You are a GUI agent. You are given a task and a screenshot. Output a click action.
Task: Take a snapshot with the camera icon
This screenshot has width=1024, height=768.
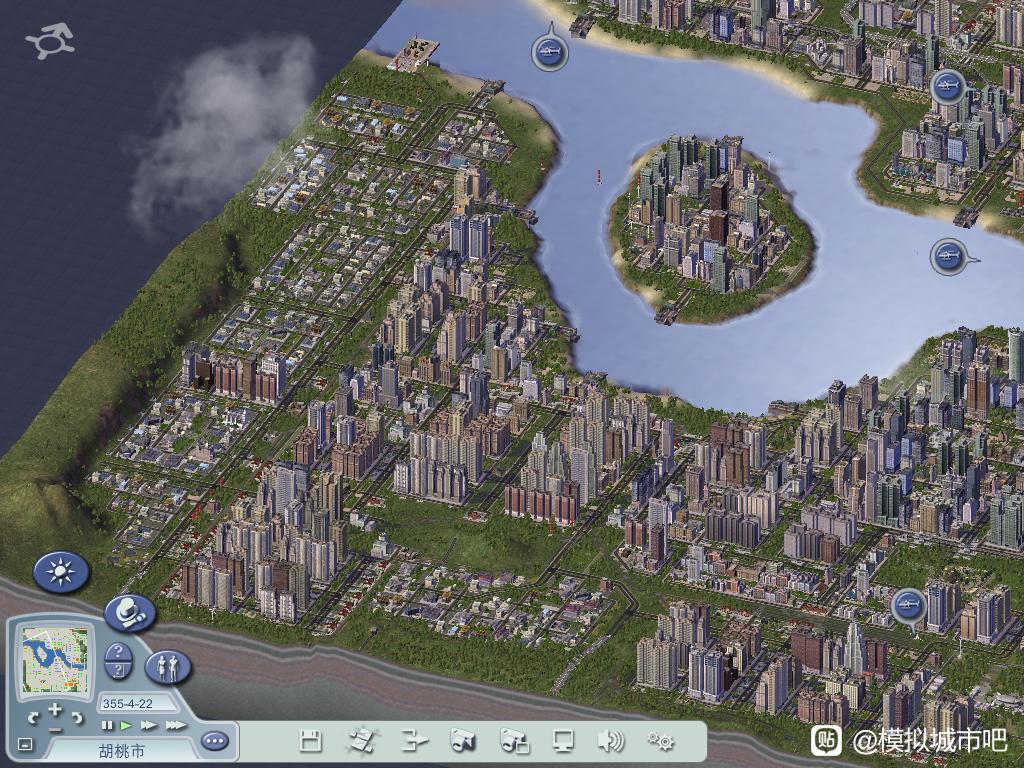pyautogui.click(x=462, y=741)
